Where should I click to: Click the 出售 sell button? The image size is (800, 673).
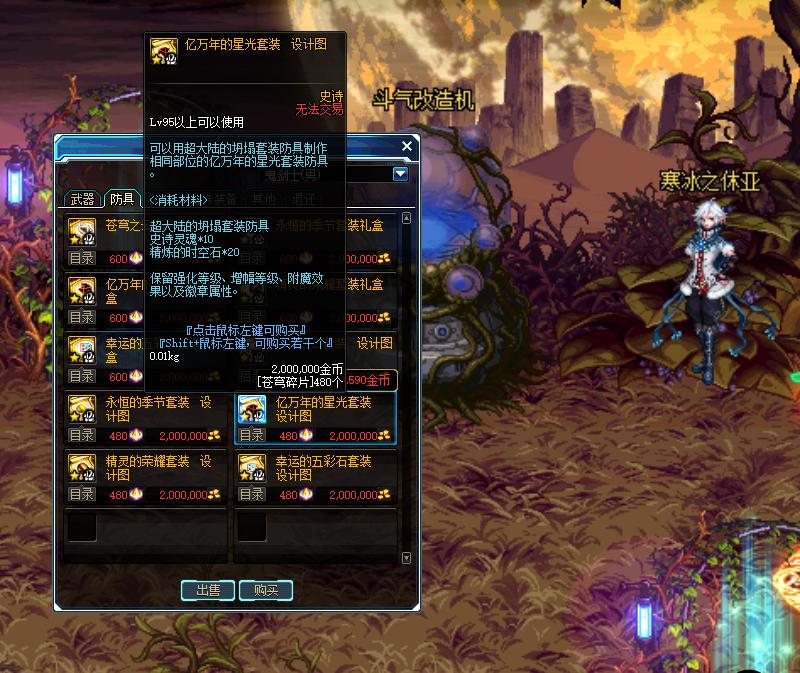208,590
